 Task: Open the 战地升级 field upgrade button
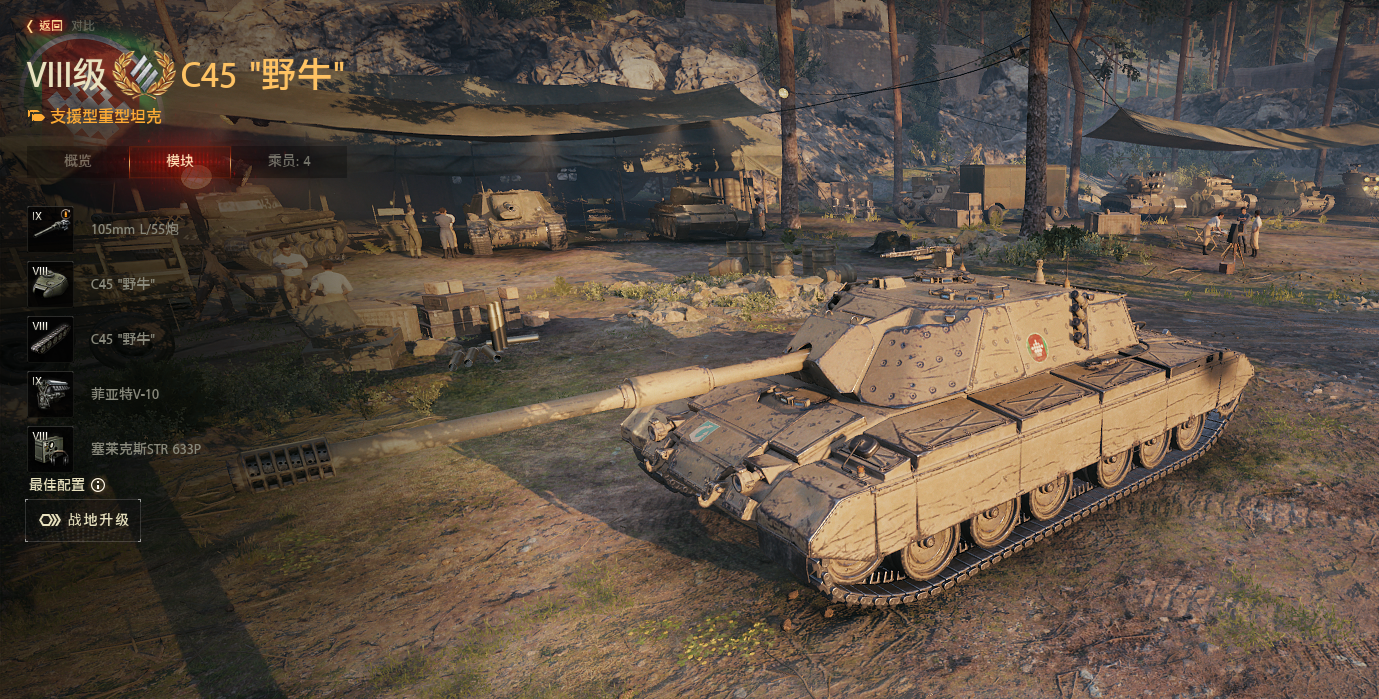83,520
